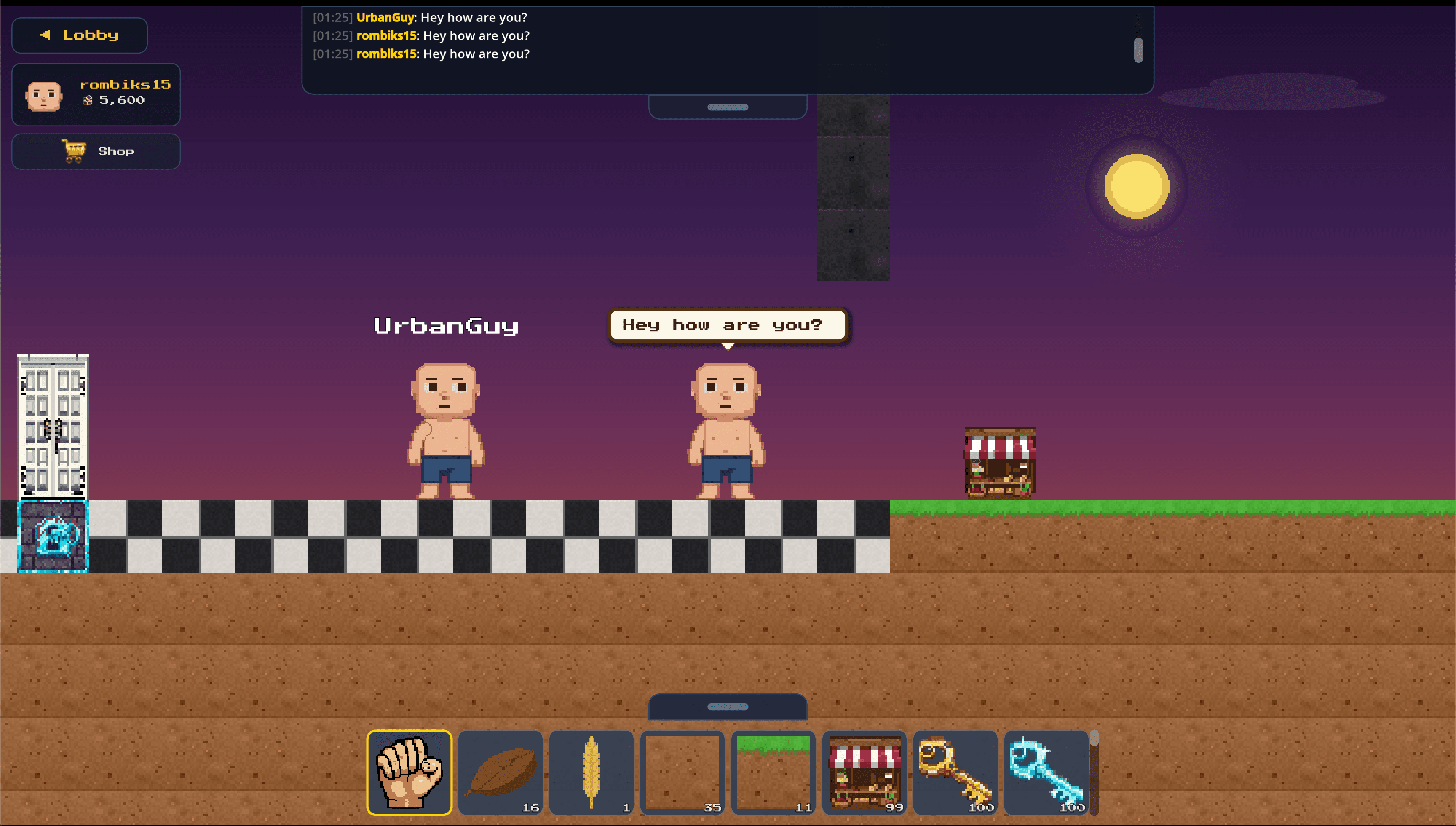The height and width of the screenshot is (826, 1456).
Task: Select the wheat item in hotbar
Action: [x=592, y=772]
